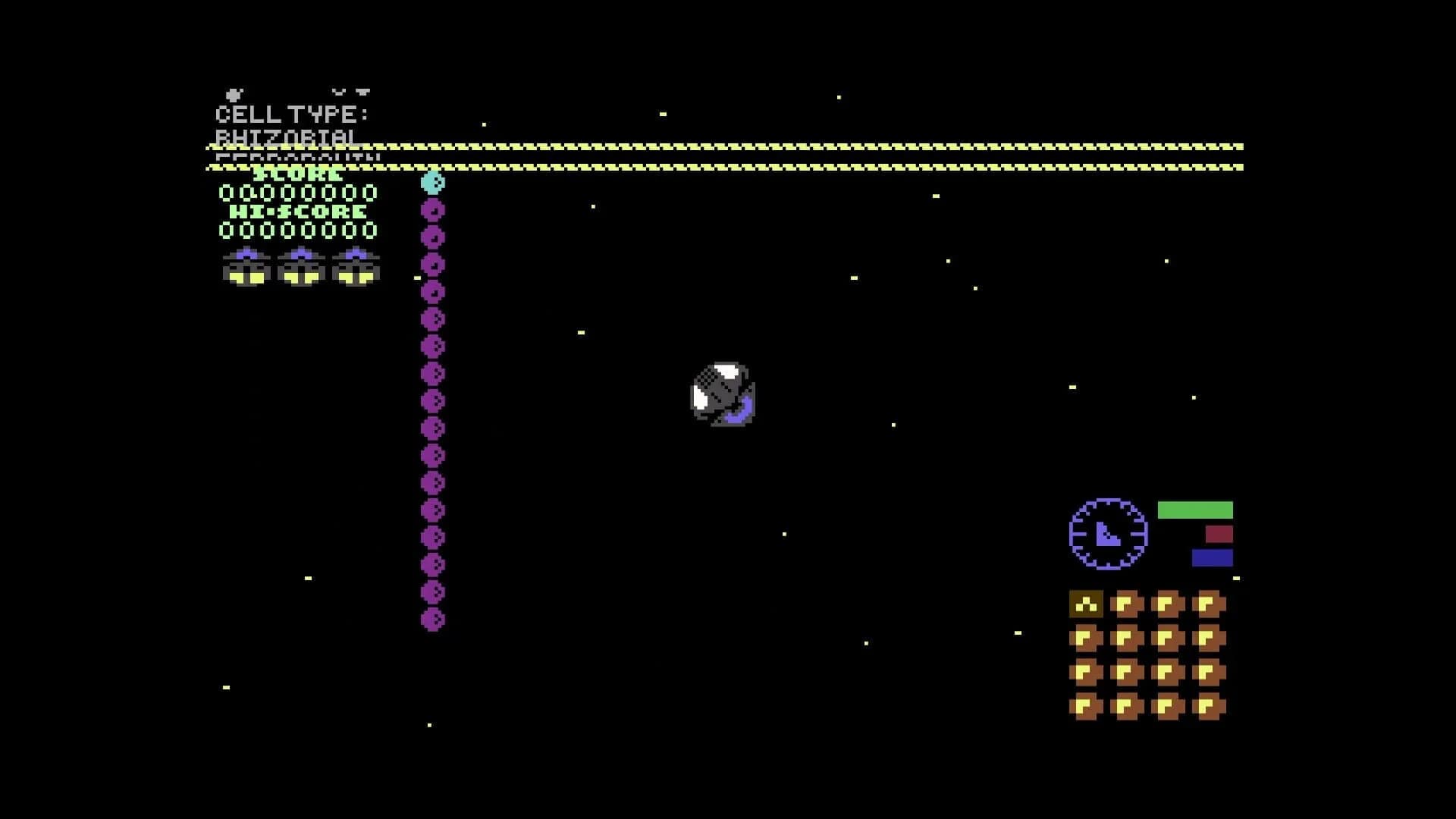Click the radar clock dial gauge
1456x819 pixels.
(1106, 535)
